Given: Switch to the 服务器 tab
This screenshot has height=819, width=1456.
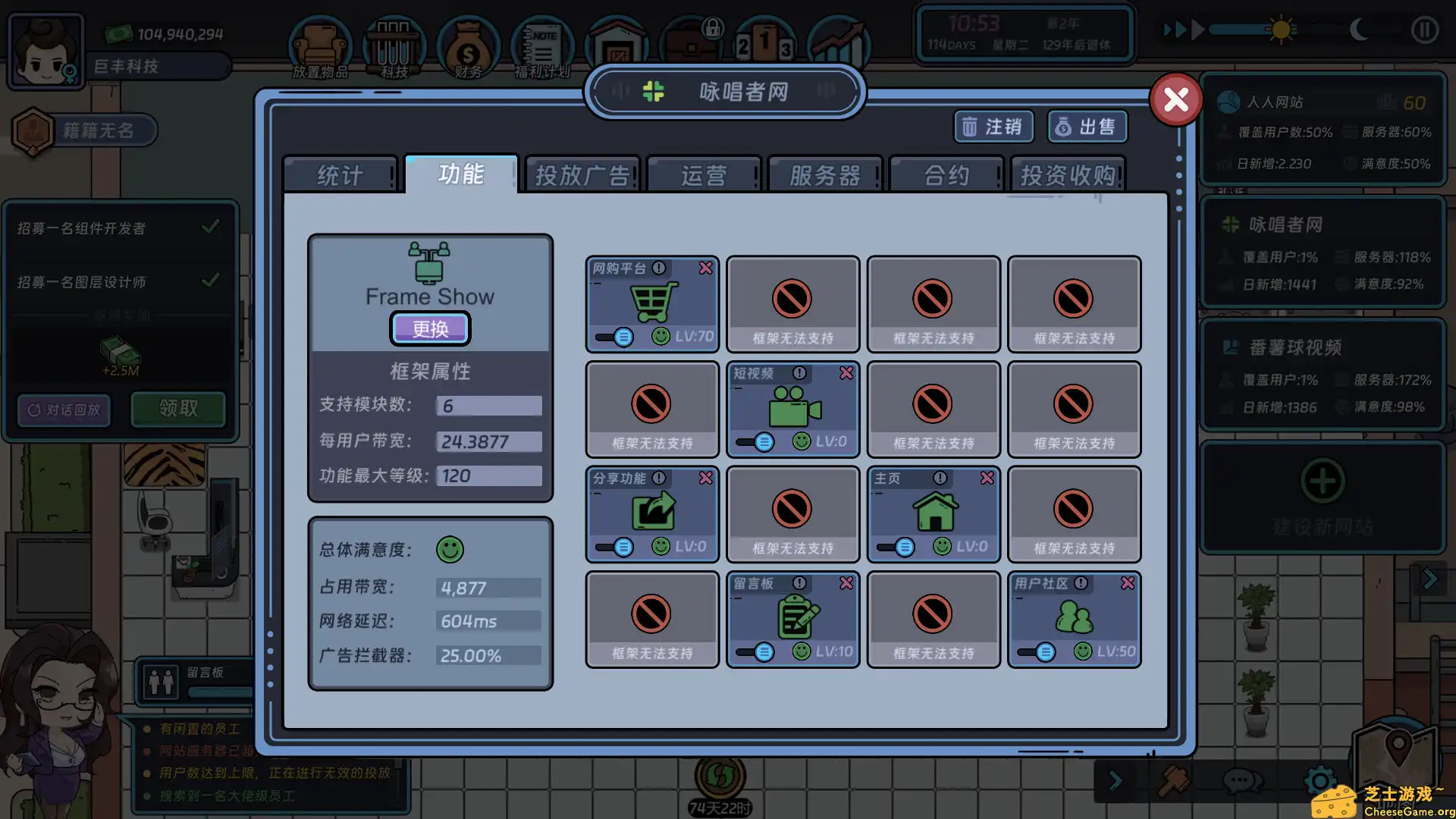Looking at the screenshot, I should tap(825, 174).
